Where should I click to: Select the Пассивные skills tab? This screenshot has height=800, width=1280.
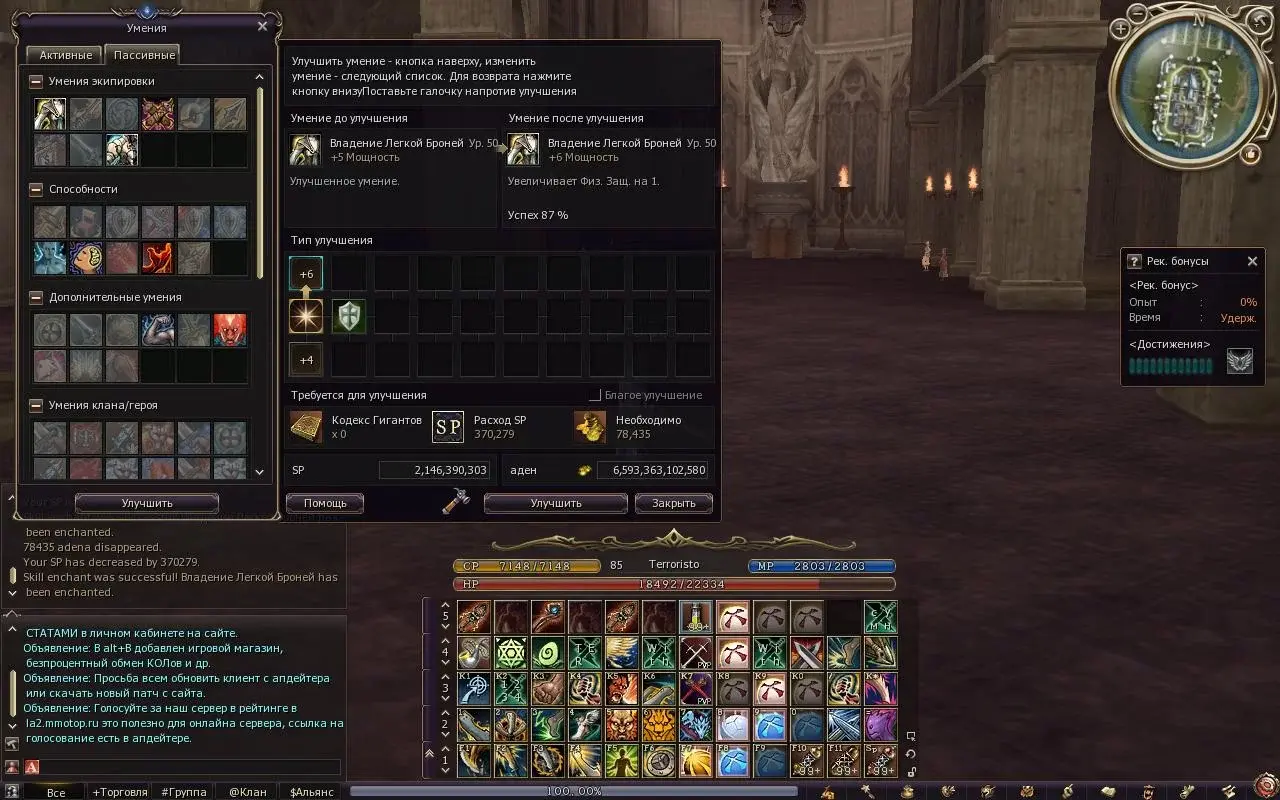pos(144,55)
